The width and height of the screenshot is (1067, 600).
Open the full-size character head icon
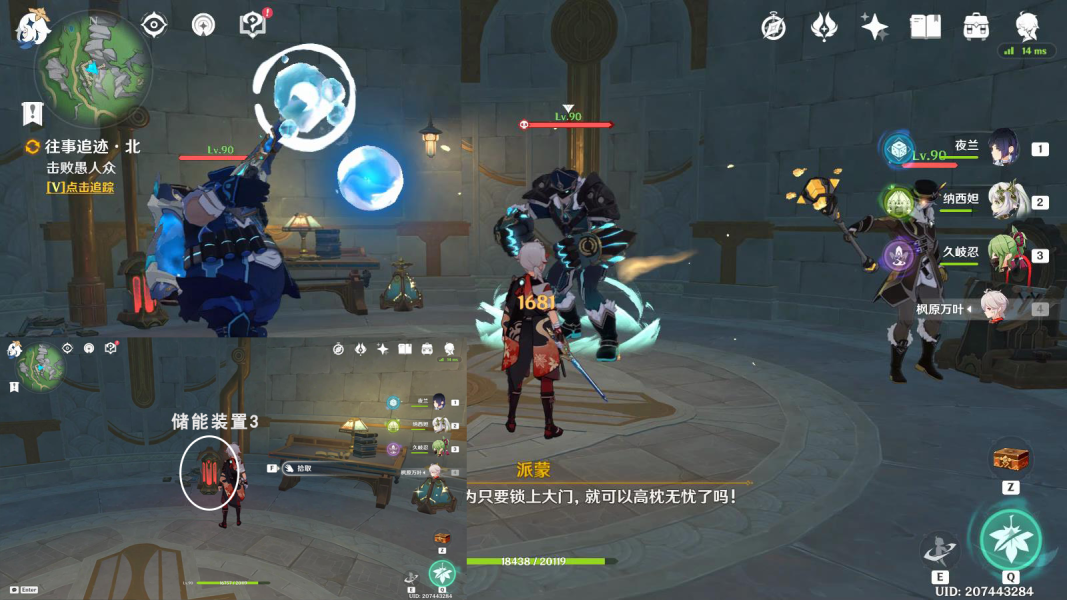coord(1026,27)
